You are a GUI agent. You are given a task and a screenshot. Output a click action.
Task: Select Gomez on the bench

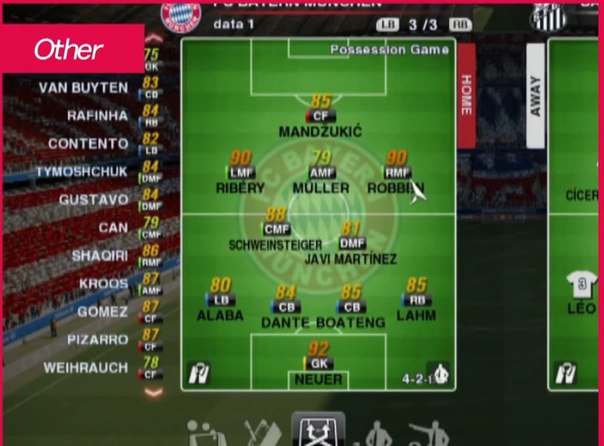[103, 312]
